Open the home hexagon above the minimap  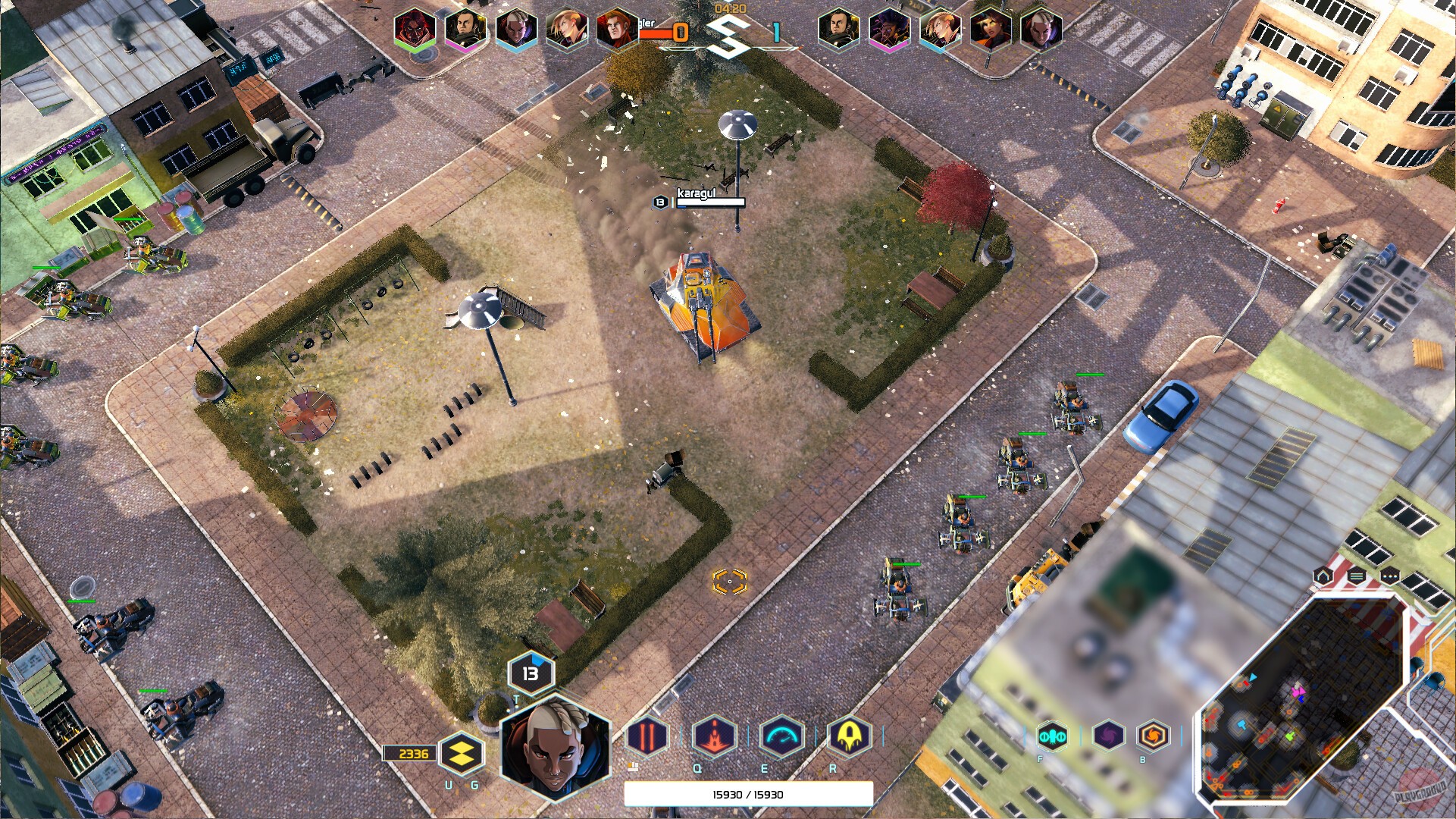[x=1323, y=576]
